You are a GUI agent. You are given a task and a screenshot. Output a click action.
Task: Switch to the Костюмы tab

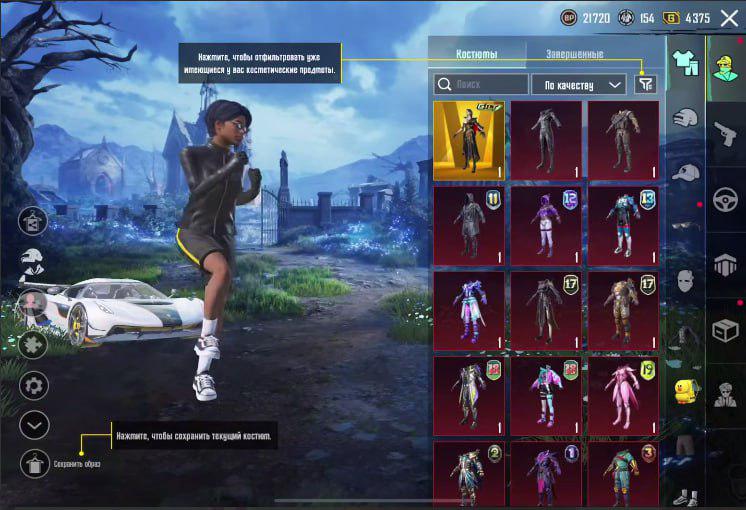tap(476, 55)
